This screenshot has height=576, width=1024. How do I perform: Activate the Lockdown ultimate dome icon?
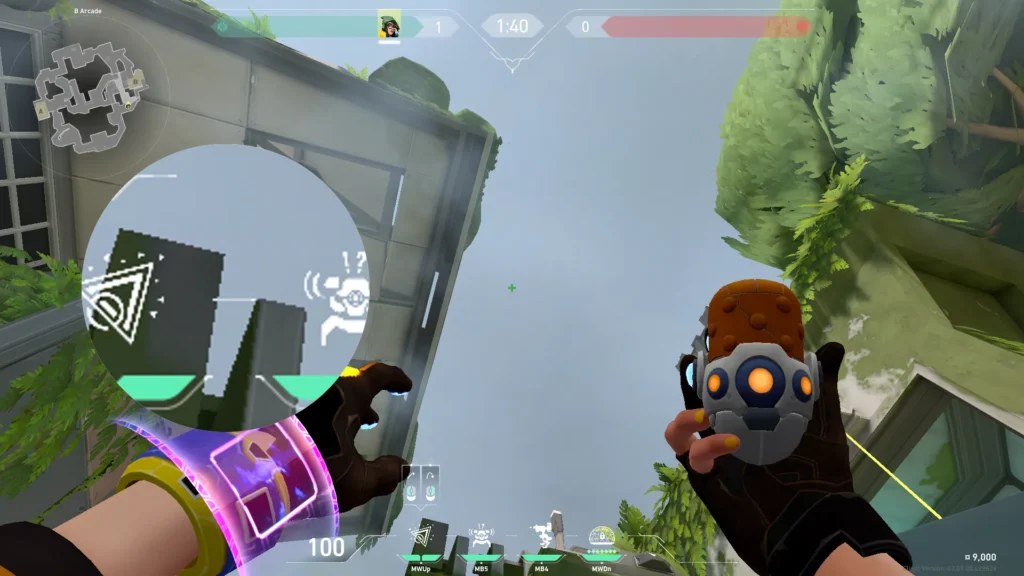coord(601,537)
